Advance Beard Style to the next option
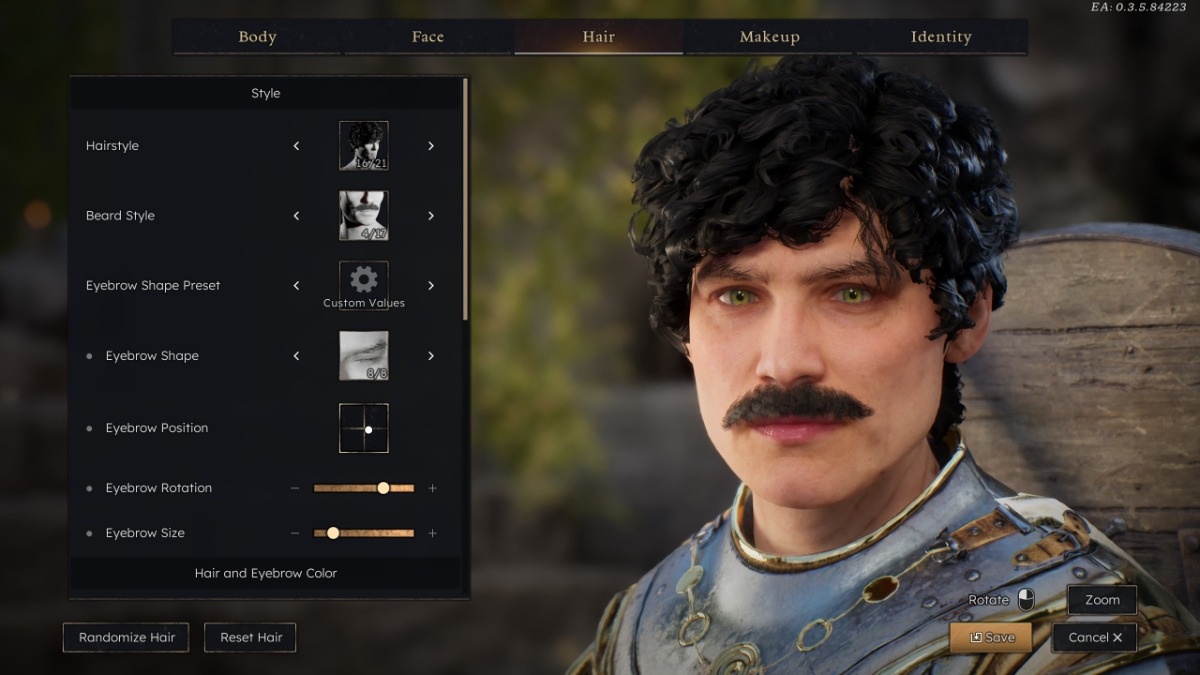This screenshot has width=1200, height=675. coord(431,216)
